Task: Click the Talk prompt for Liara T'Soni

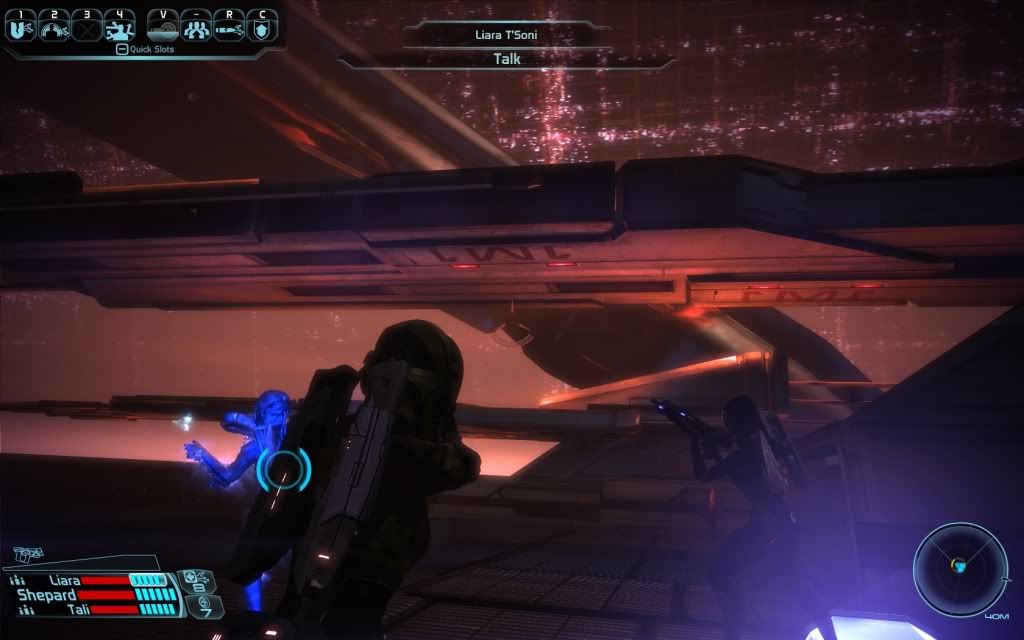Action: [x=505, y=59]
